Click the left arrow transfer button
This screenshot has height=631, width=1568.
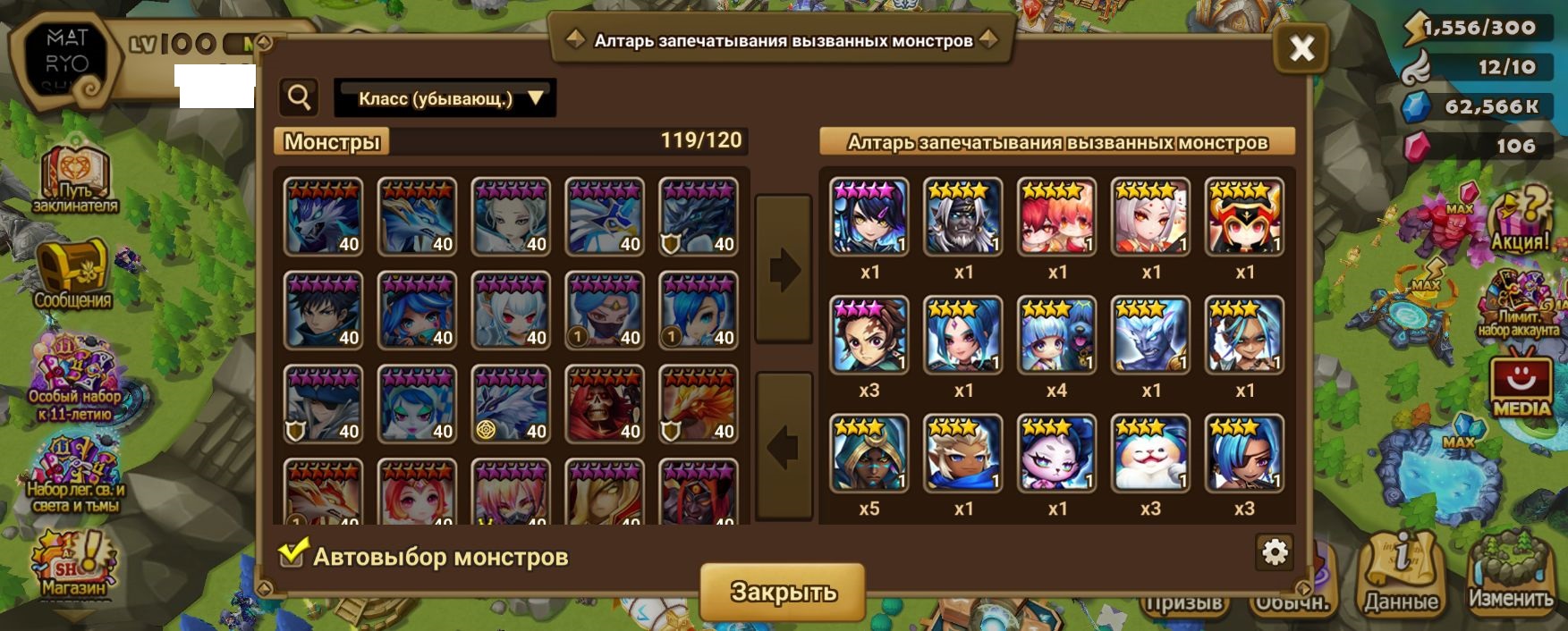(784, 446)
